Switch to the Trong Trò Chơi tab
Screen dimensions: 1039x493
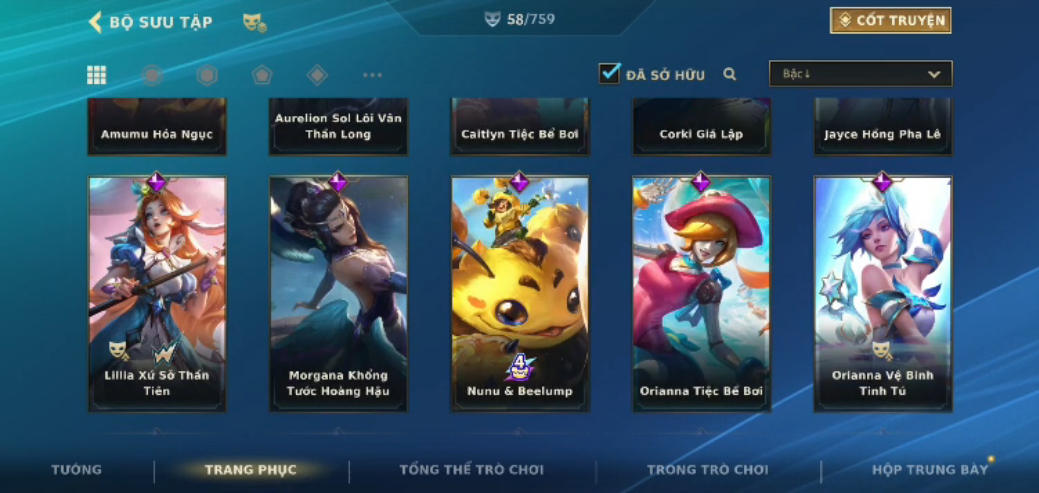708,470
